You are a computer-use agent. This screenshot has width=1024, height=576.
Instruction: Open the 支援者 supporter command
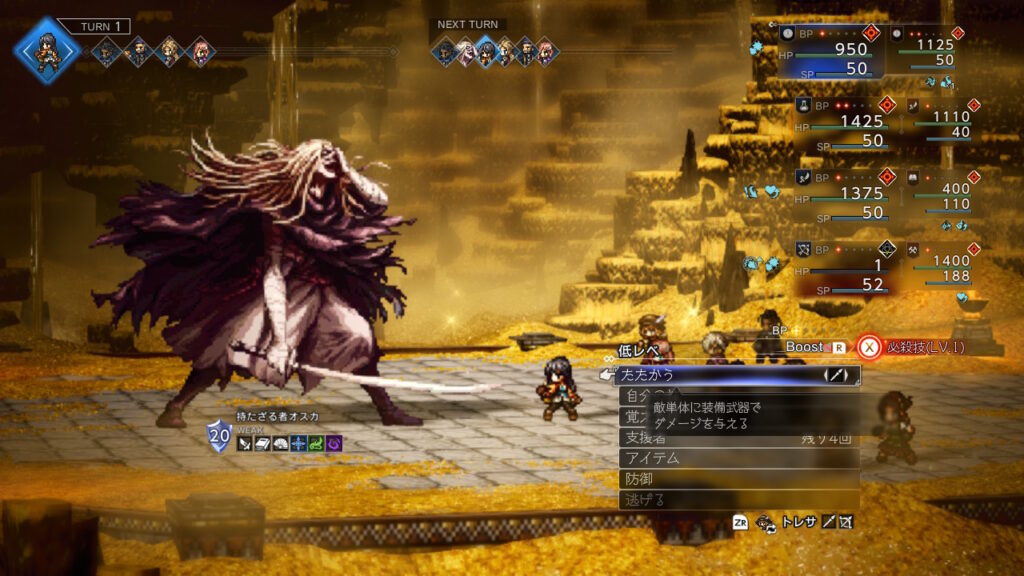[735, 437]
